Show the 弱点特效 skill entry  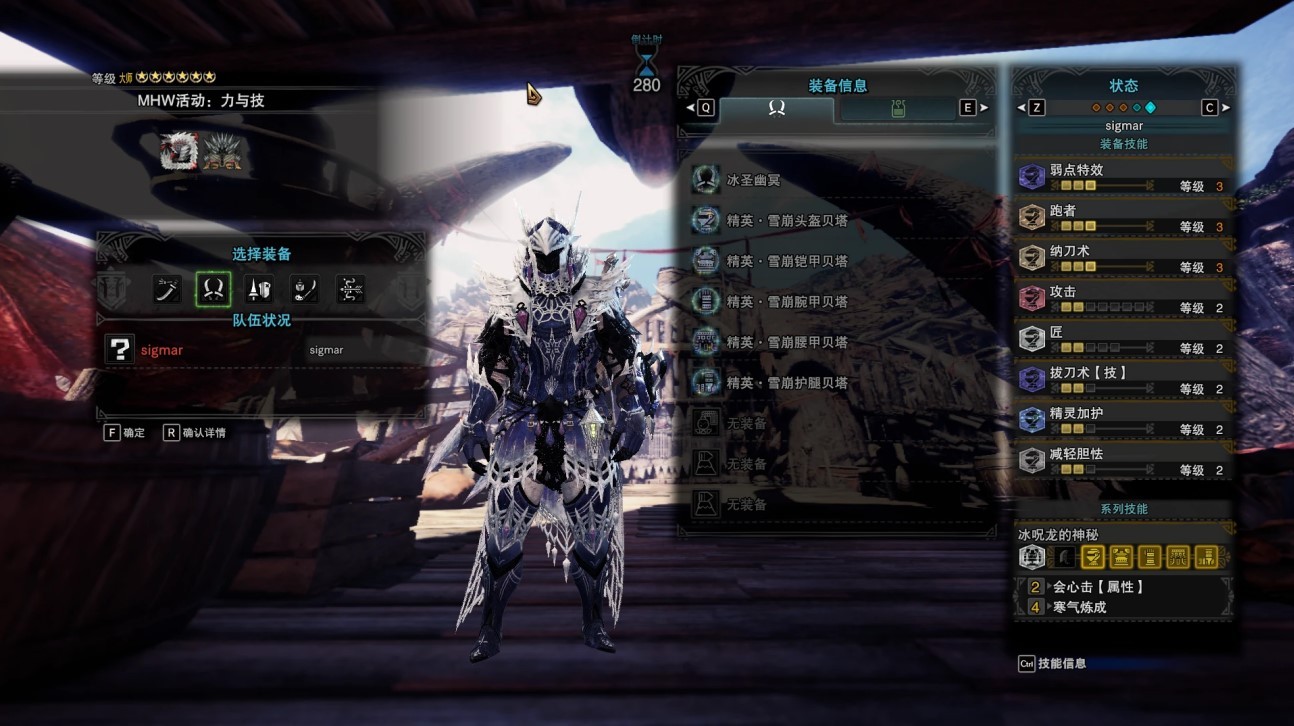(x=1122, y=177)
